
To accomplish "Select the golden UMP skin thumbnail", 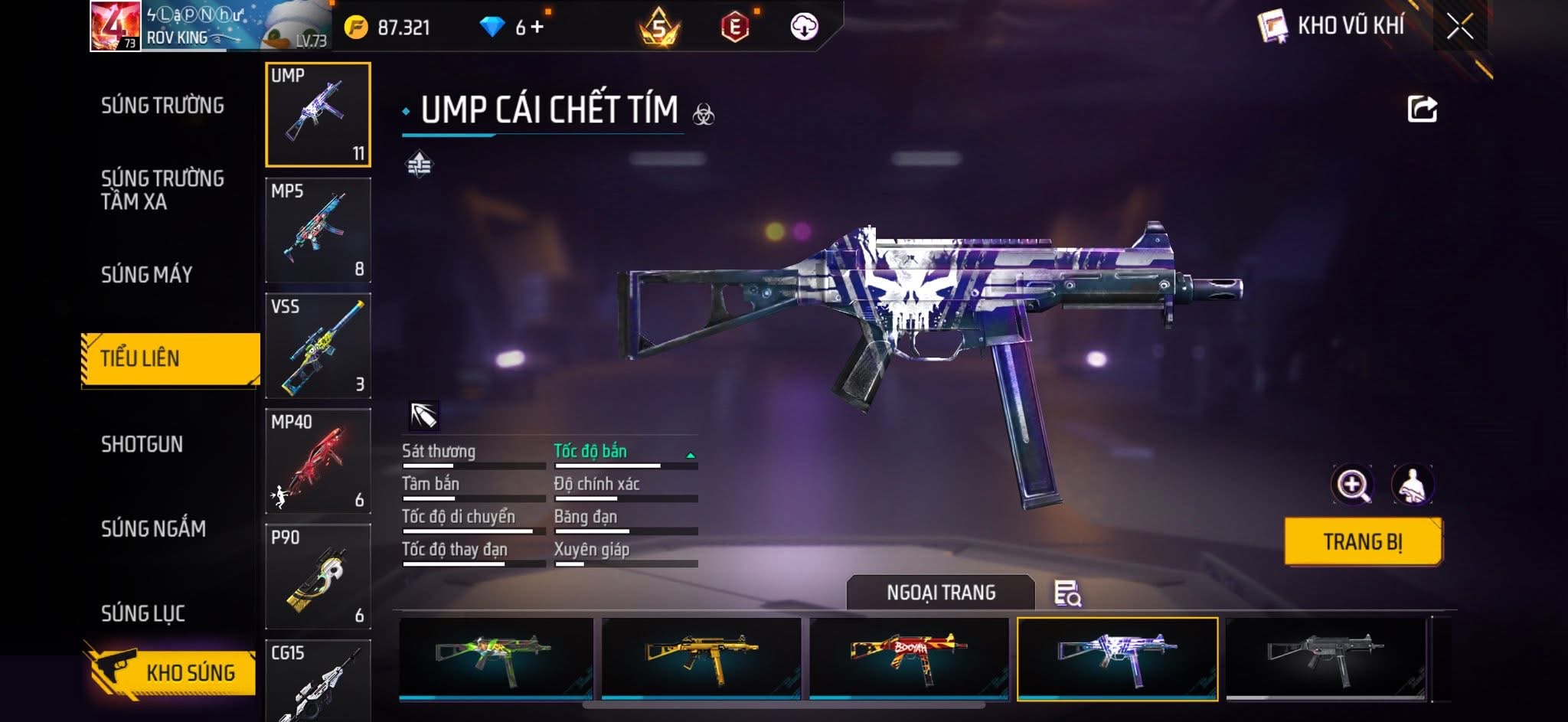I will pos(701,658).
